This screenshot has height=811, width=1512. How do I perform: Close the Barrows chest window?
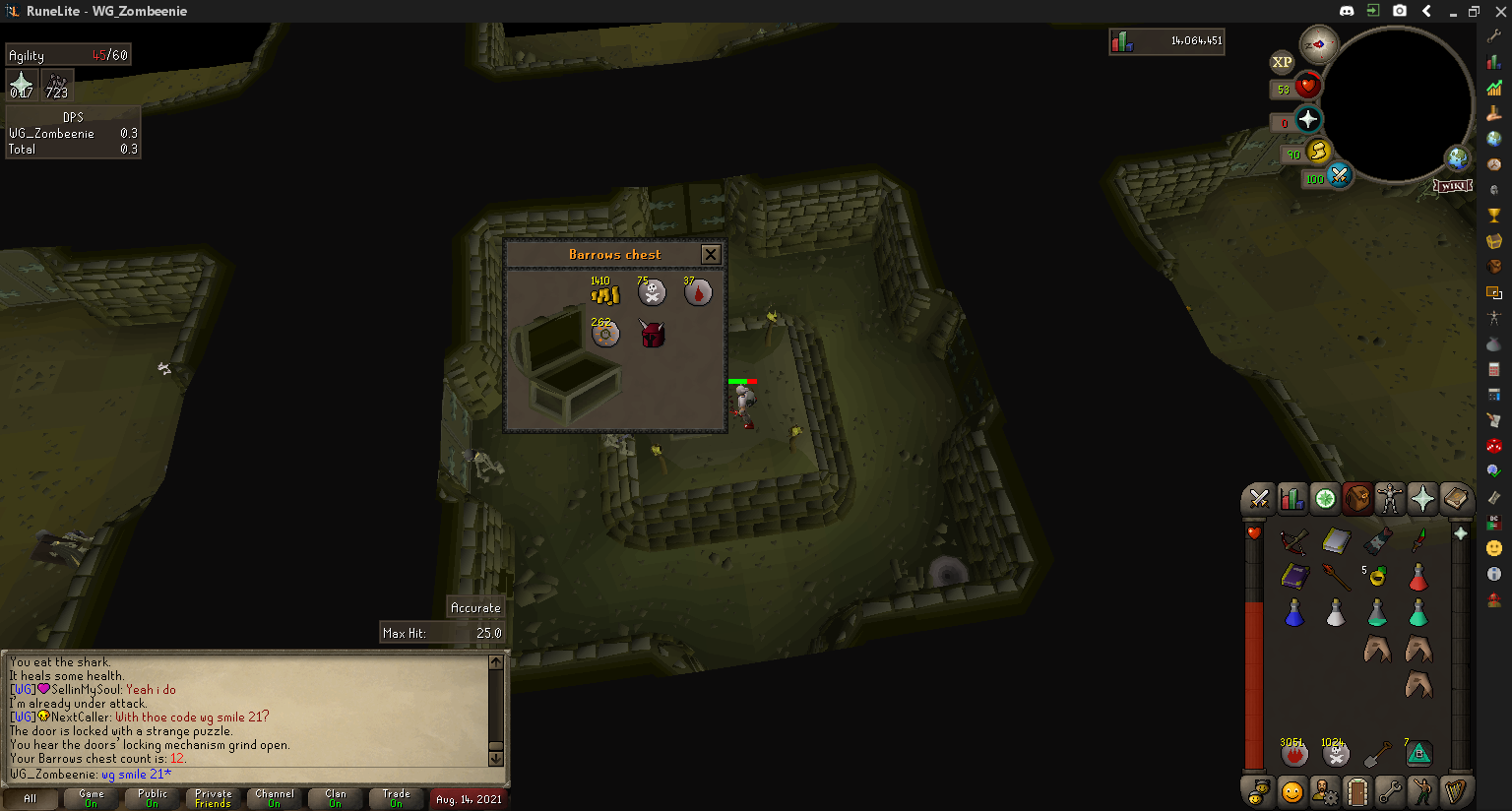point(711,255)
